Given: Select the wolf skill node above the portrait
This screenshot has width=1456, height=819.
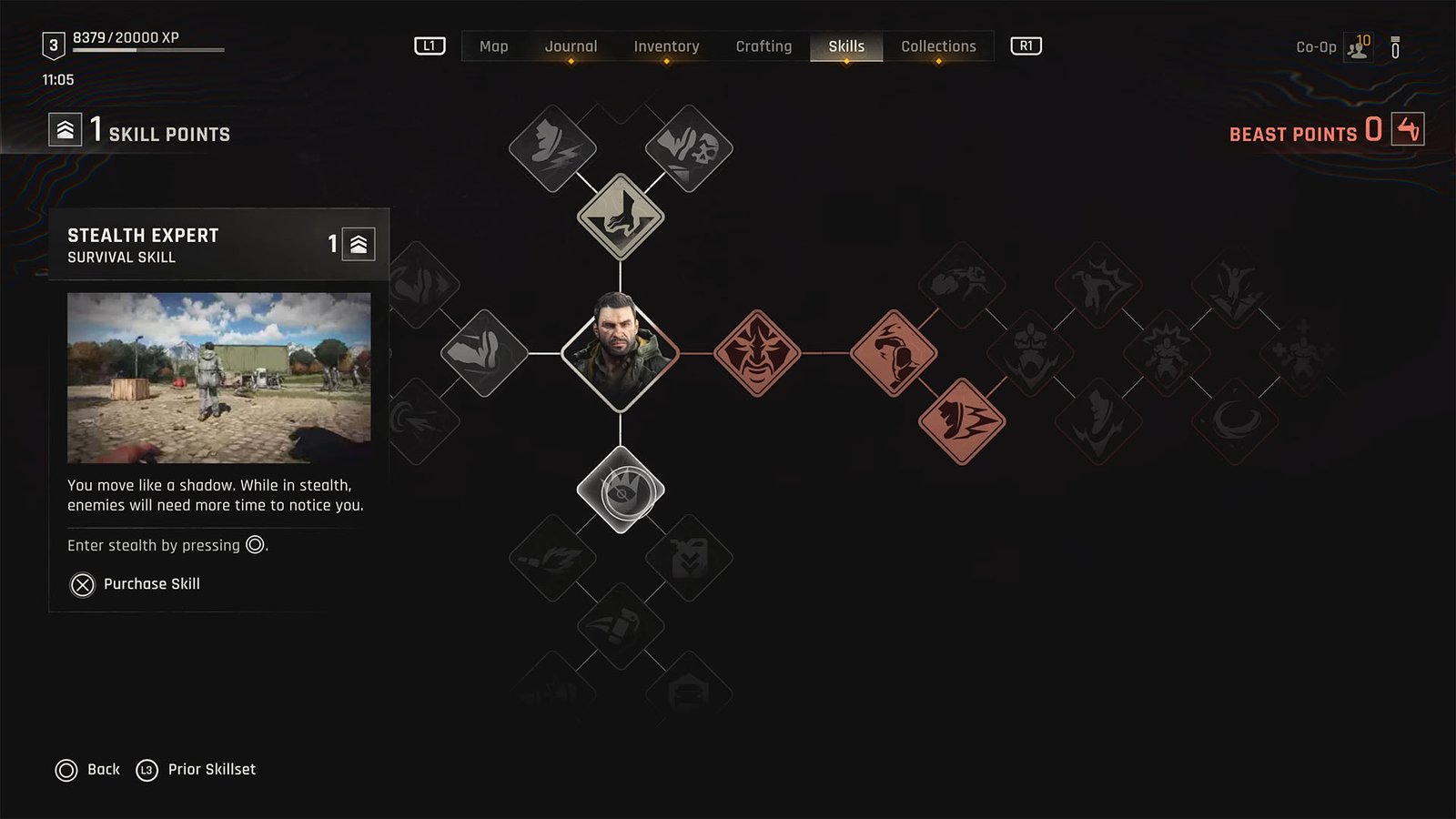Looking at the screenshot, I should point(621,217).
